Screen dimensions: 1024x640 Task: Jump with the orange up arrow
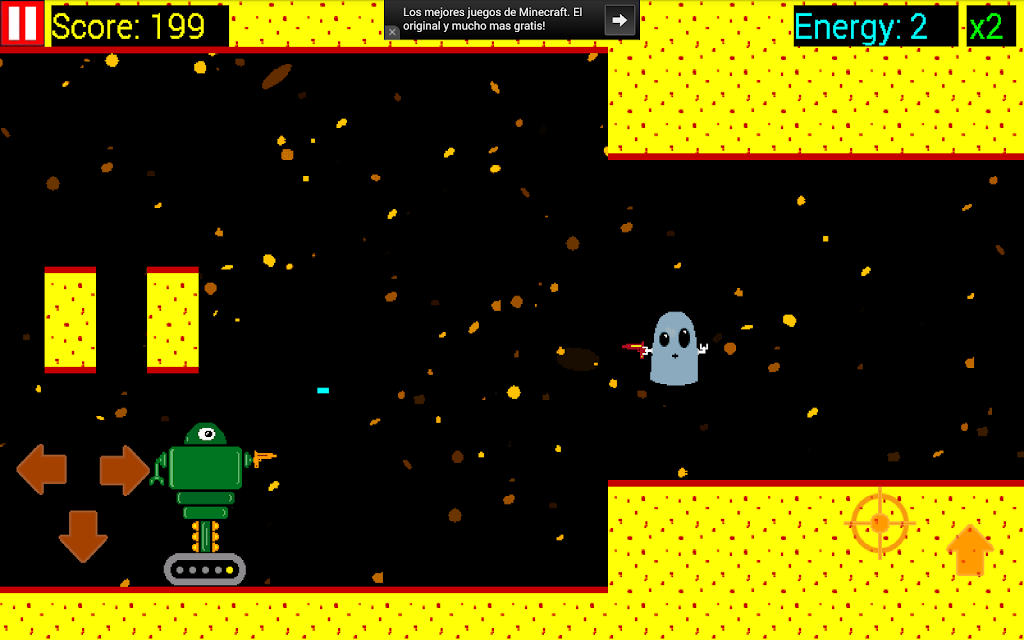968,550
